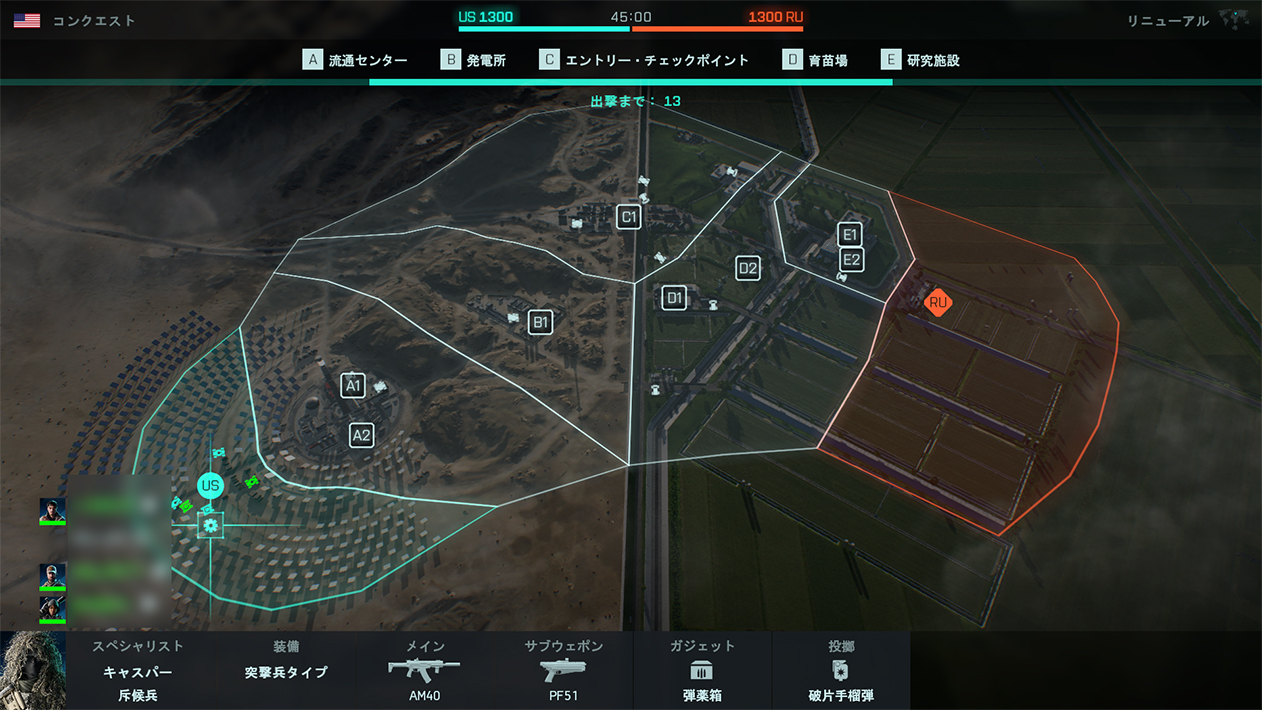1262x710 pixels.
Task: Show objective A 流通センター in the header
Action: [356, 60]
